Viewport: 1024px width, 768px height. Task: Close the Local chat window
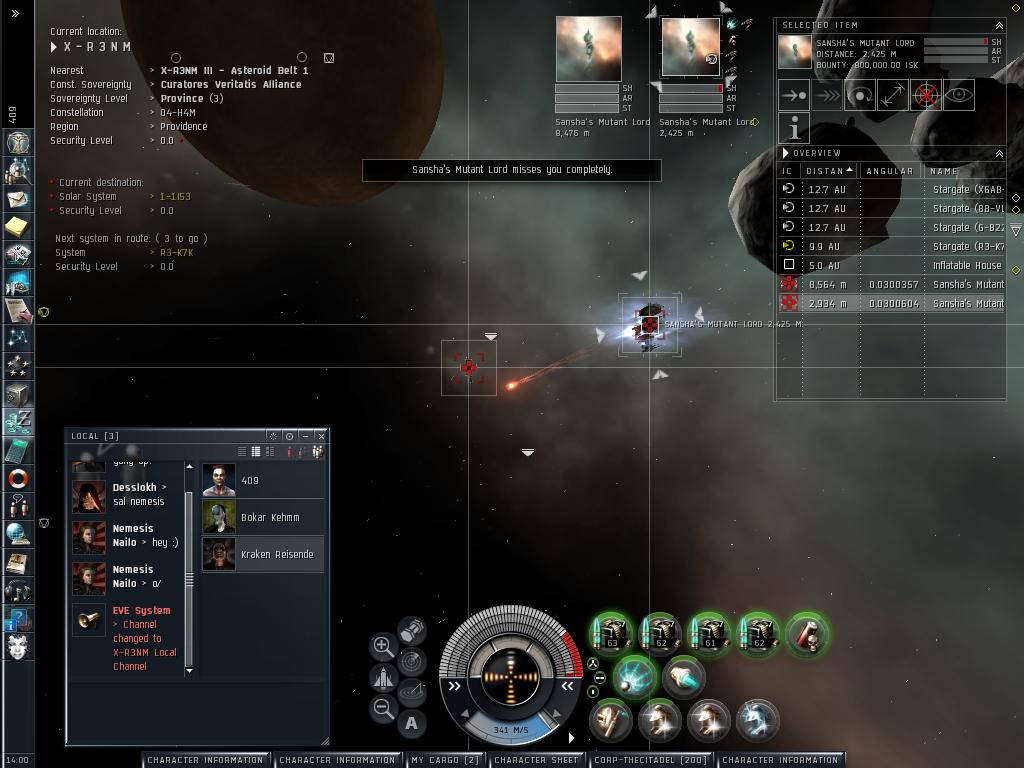[320, 436]
